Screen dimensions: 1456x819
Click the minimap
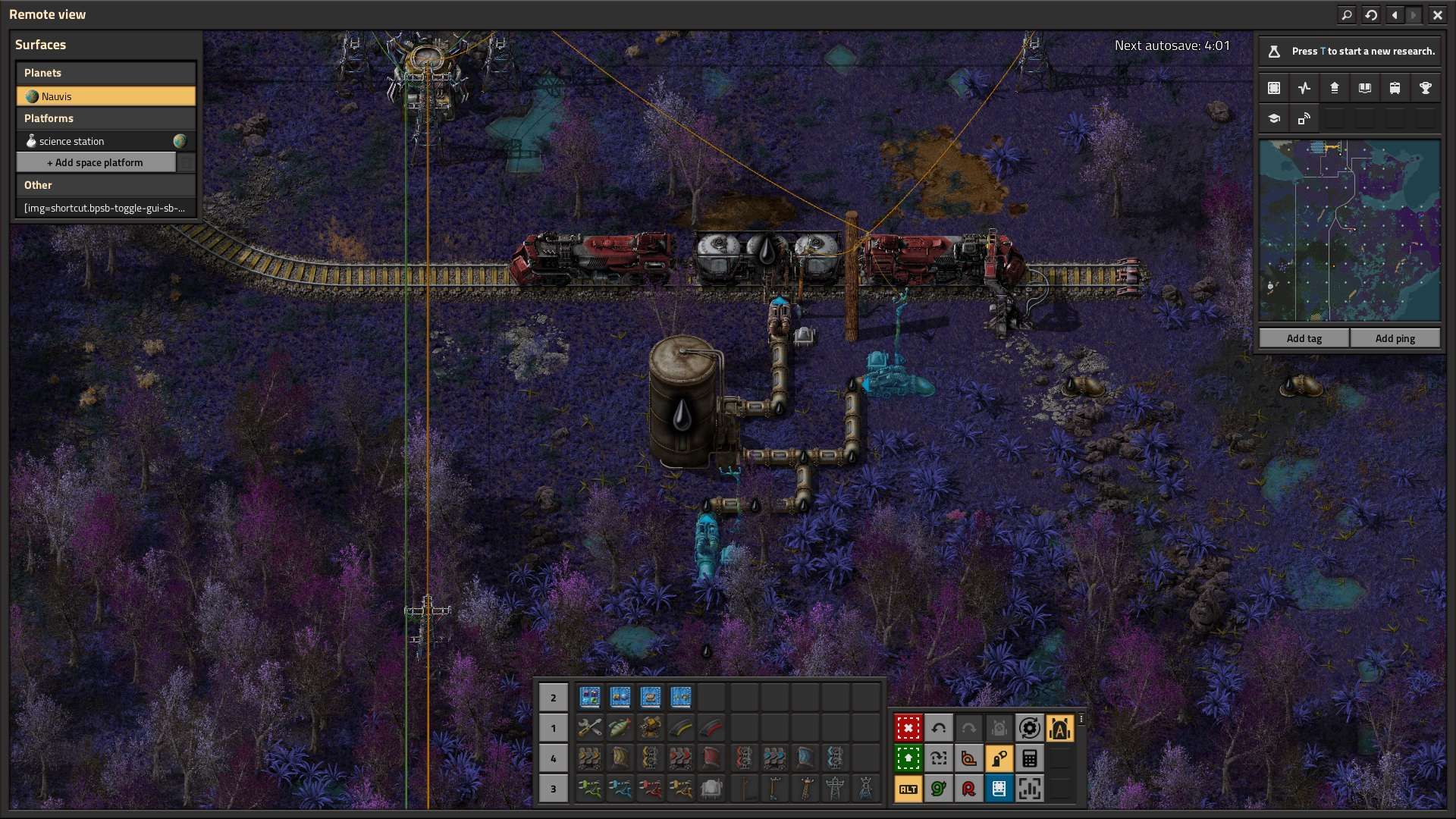point(1349,231)
